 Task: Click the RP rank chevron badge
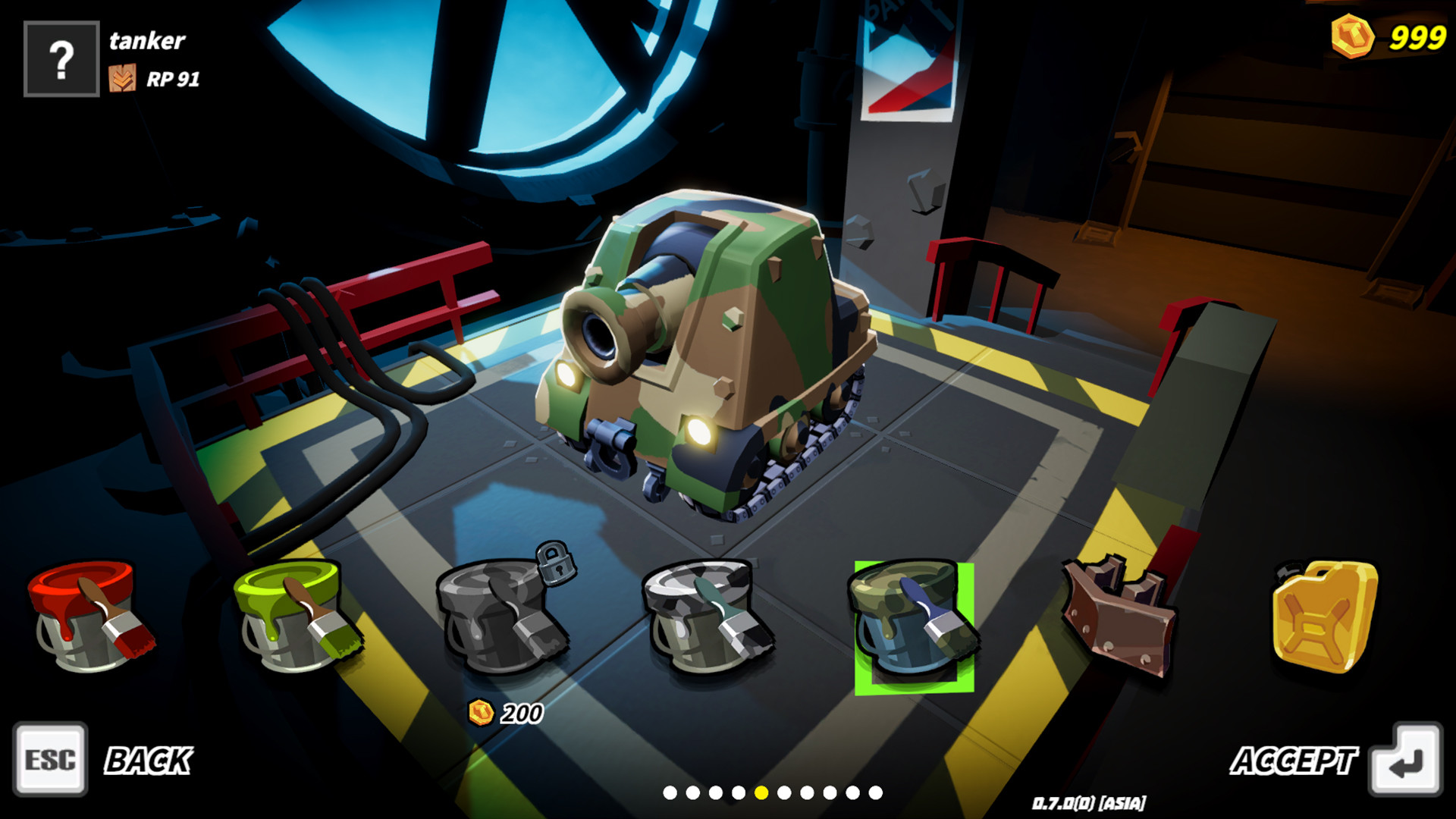click(x=124, y=76)
